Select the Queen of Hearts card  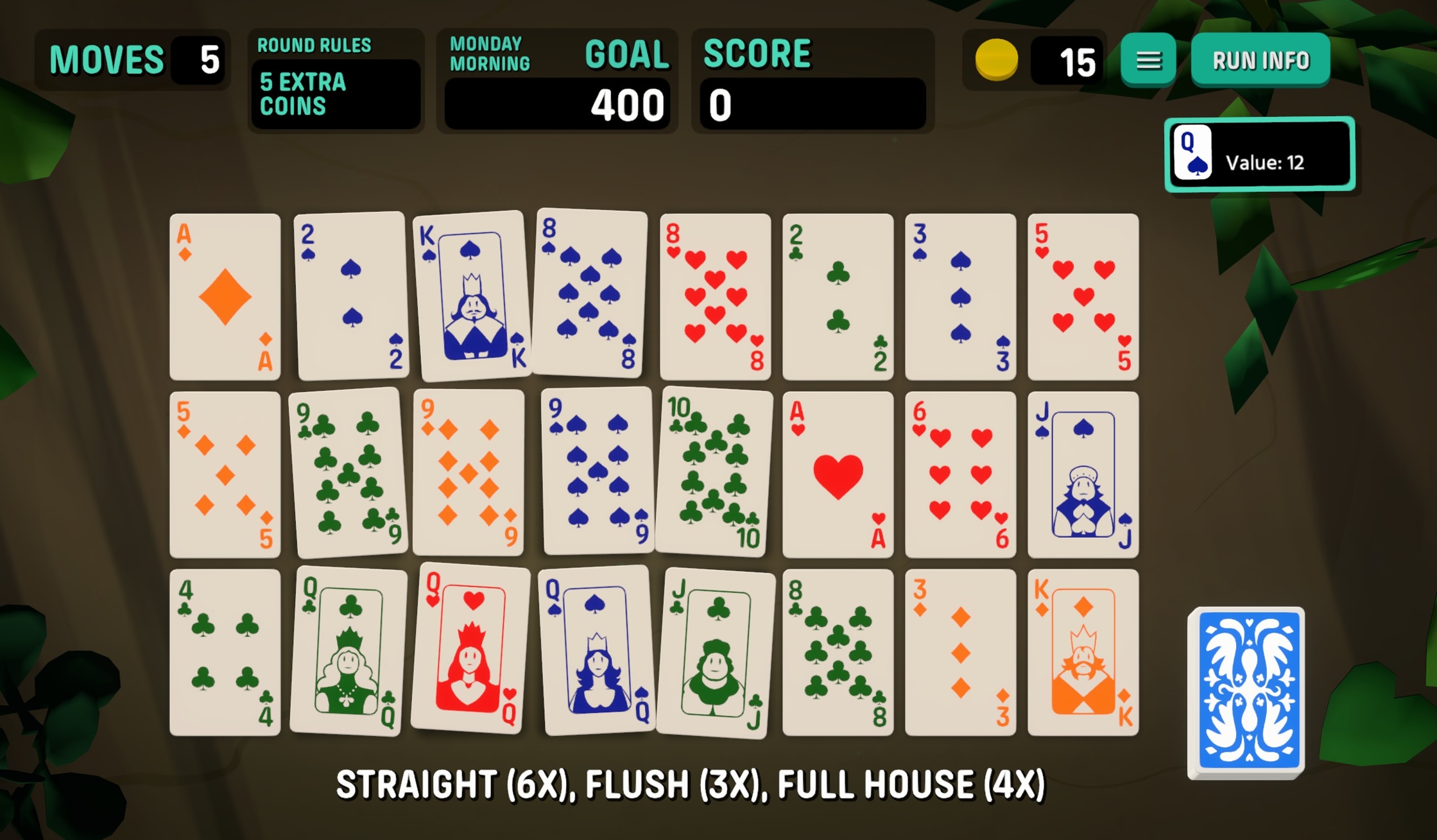click(470, 649)
